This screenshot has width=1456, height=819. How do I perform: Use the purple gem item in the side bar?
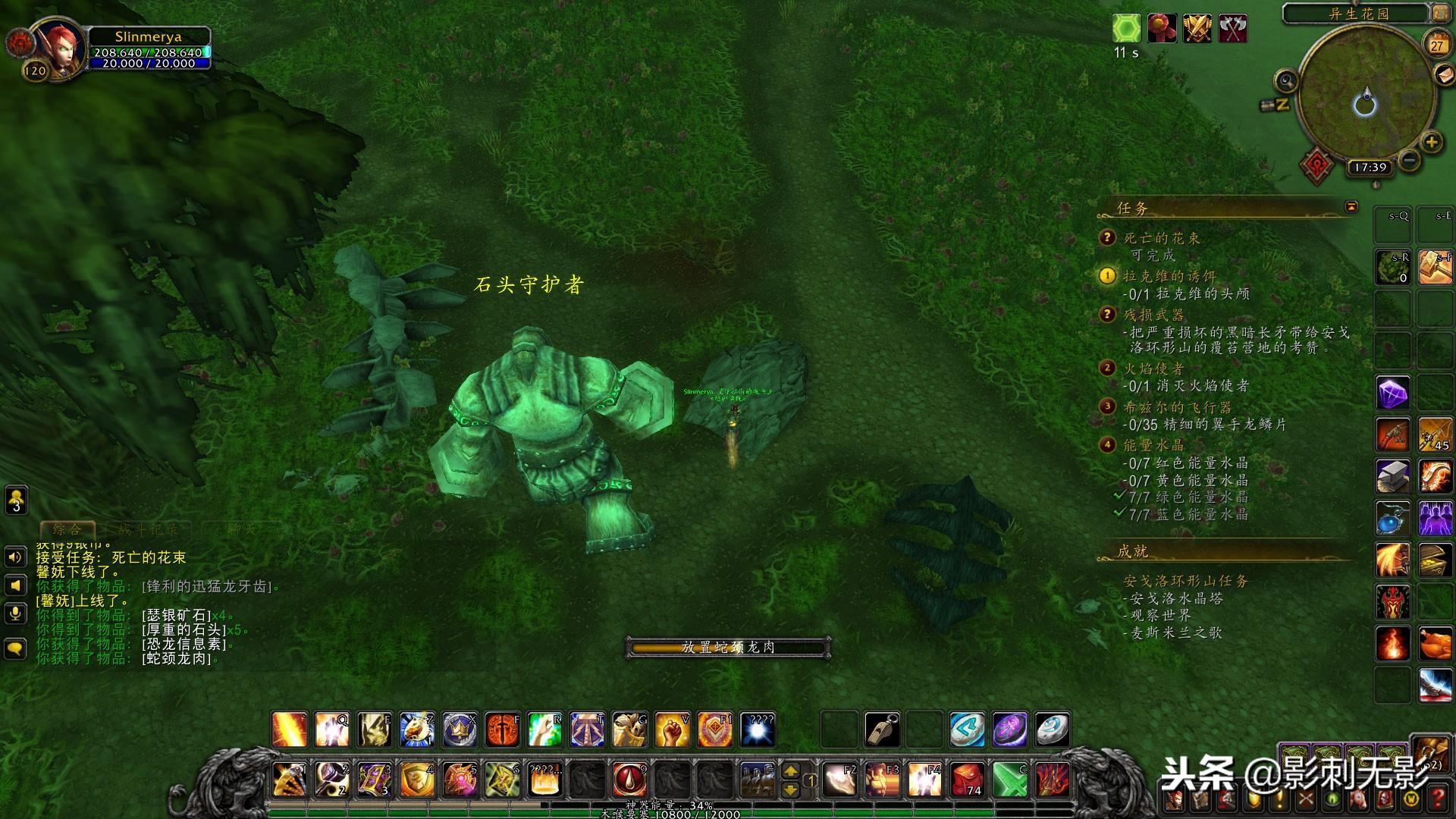1393,394
